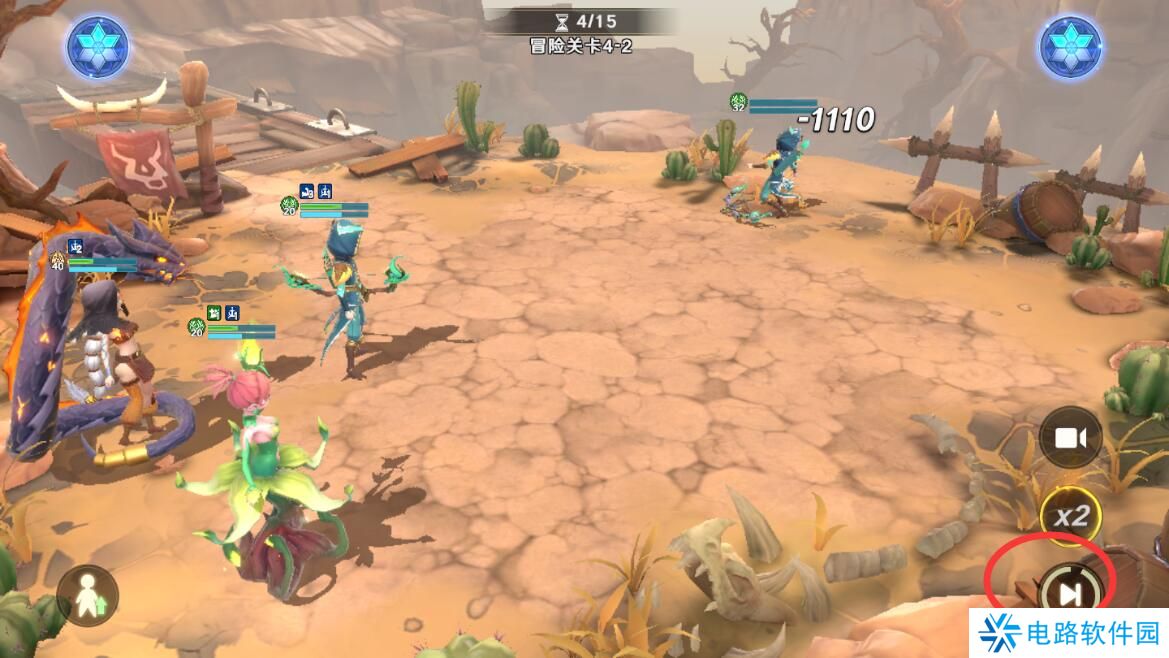Screen dimensions: 1169x658
Task: Open the top-right blue crystal emblem
Action: (1070, 47)
